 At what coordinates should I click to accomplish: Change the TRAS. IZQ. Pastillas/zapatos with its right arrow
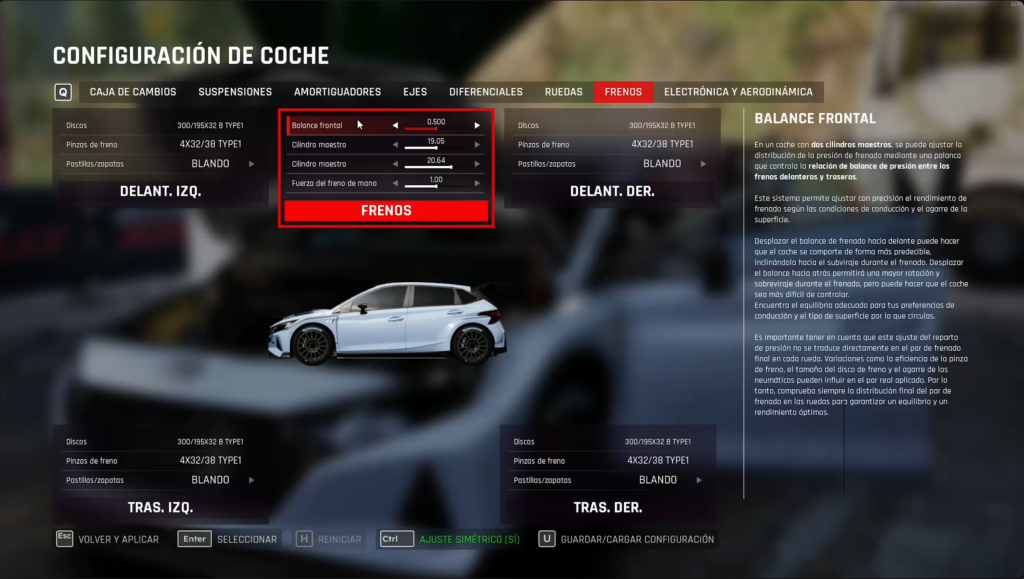pos(254,480)
